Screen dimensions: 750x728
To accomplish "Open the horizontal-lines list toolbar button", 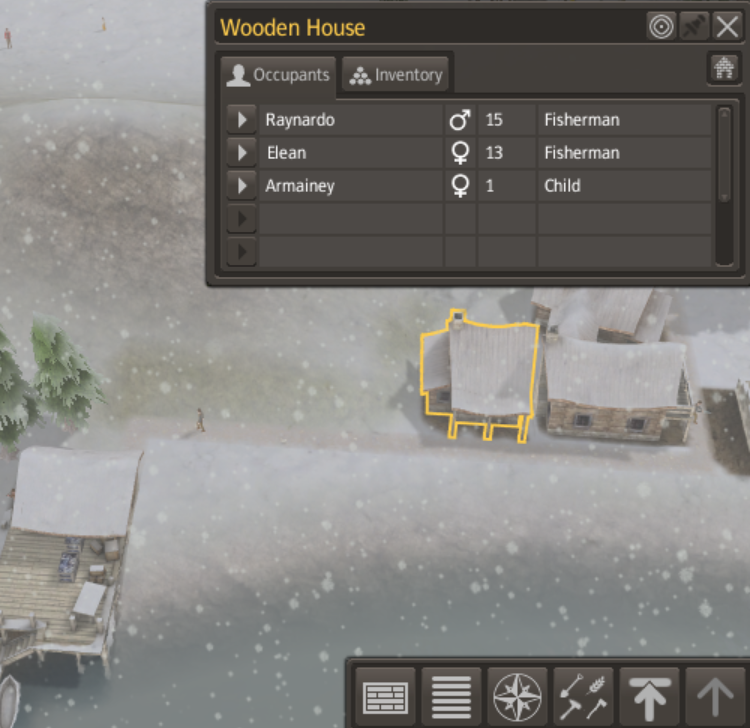I will (x=451, y=695).
